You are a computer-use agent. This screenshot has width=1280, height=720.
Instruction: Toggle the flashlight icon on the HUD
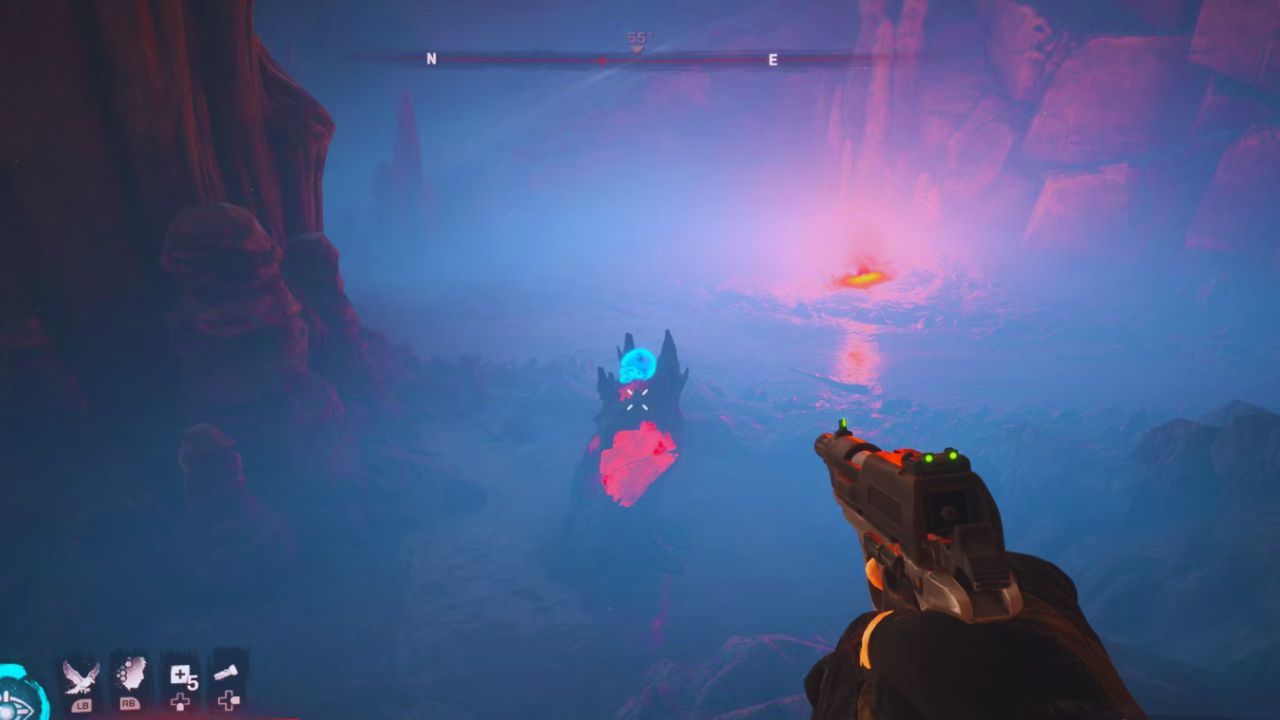pyautogui.click(x=227, y=674)
